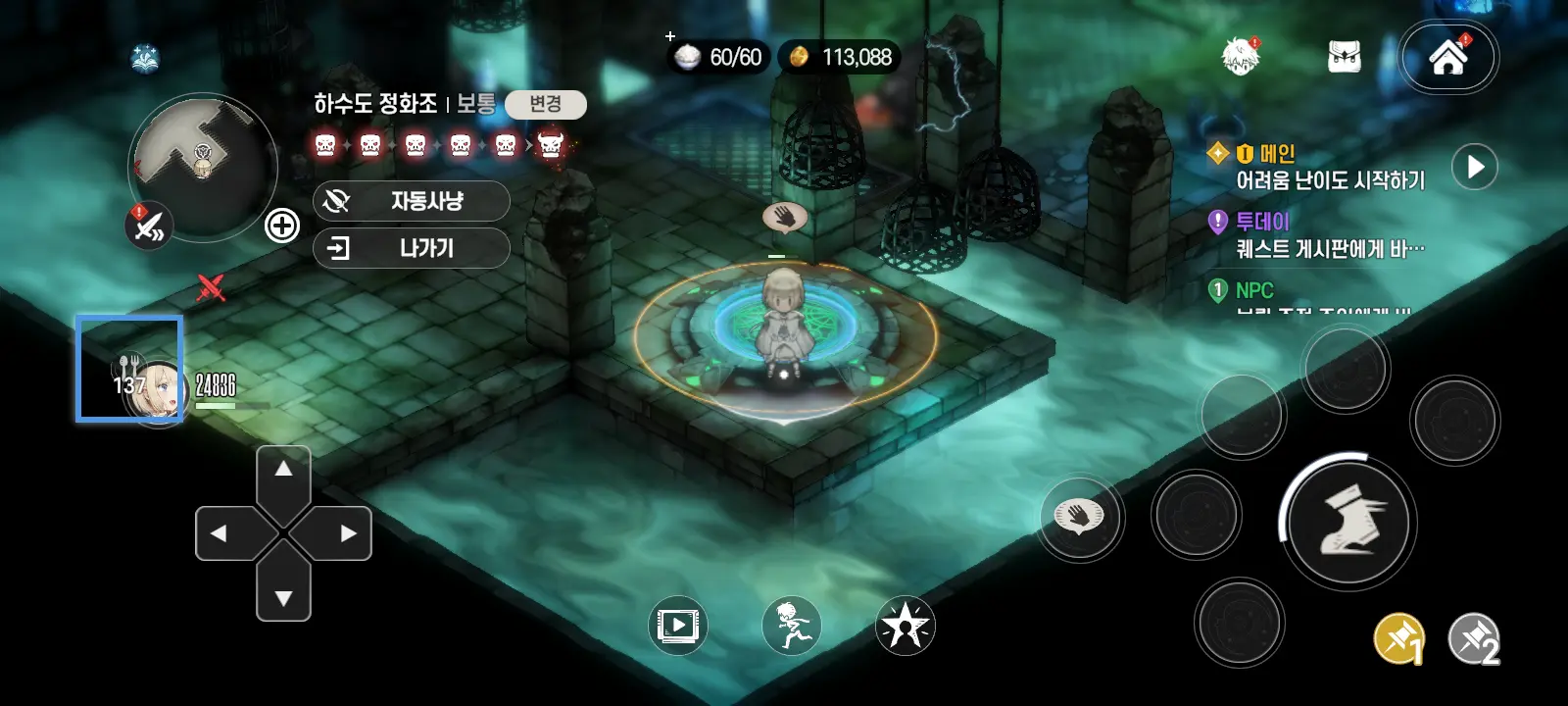Viewport: 1568px width, 706px height.
Task: Click the plus button beside the minimap
Action: pos(282,227)
